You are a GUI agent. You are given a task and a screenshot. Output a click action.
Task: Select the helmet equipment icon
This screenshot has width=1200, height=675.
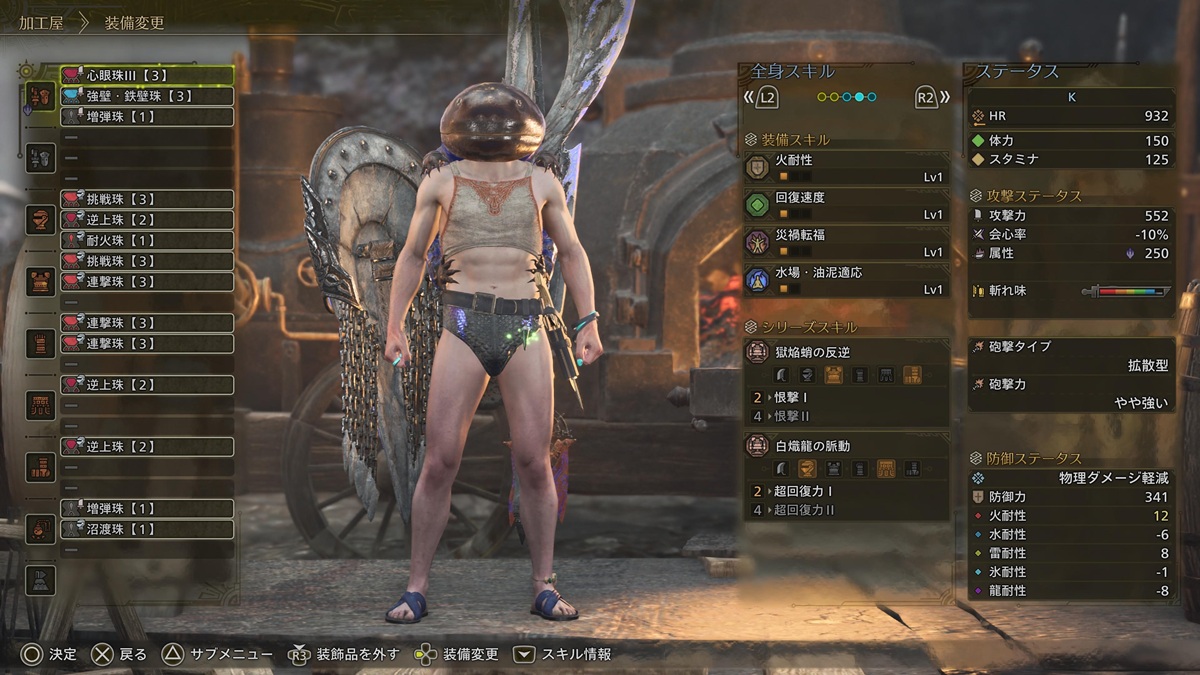pos(41,219)
